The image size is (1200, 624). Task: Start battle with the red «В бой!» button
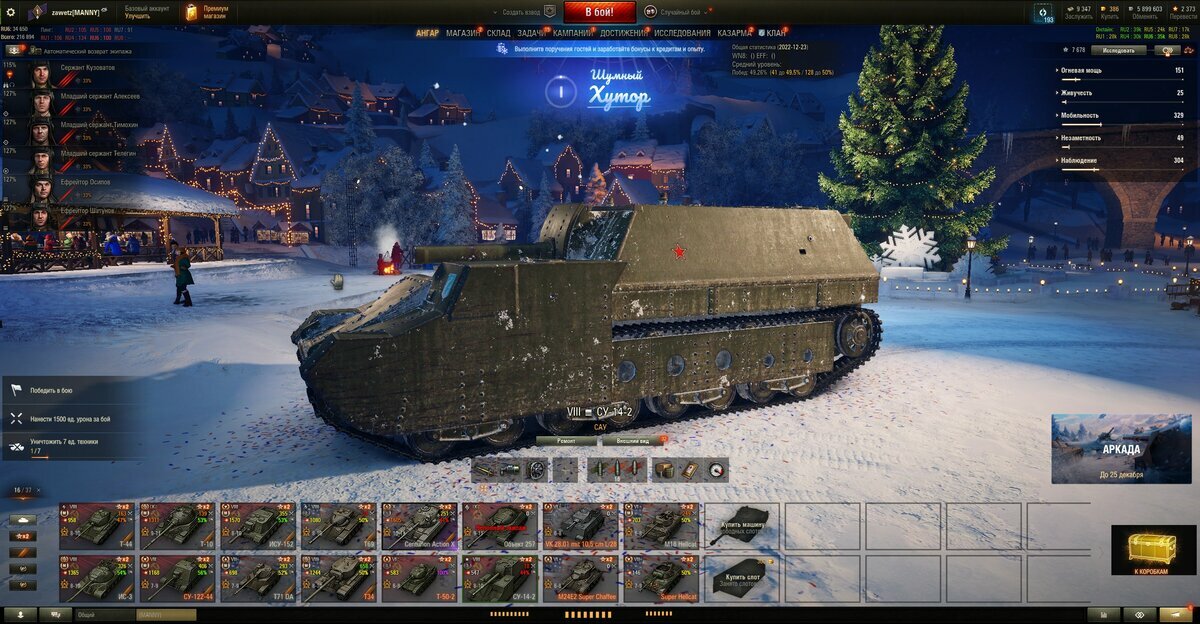[x=599, y=12]
